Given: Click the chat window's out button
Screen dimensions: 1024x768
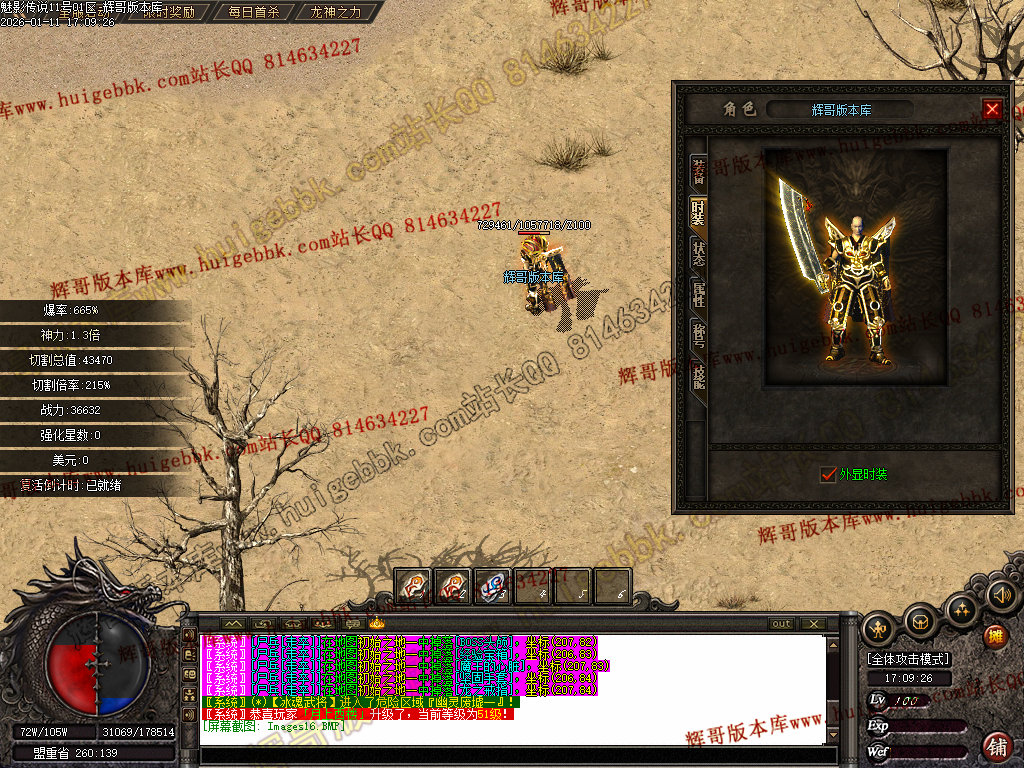Looking at the screenshot, I should 781,624.
